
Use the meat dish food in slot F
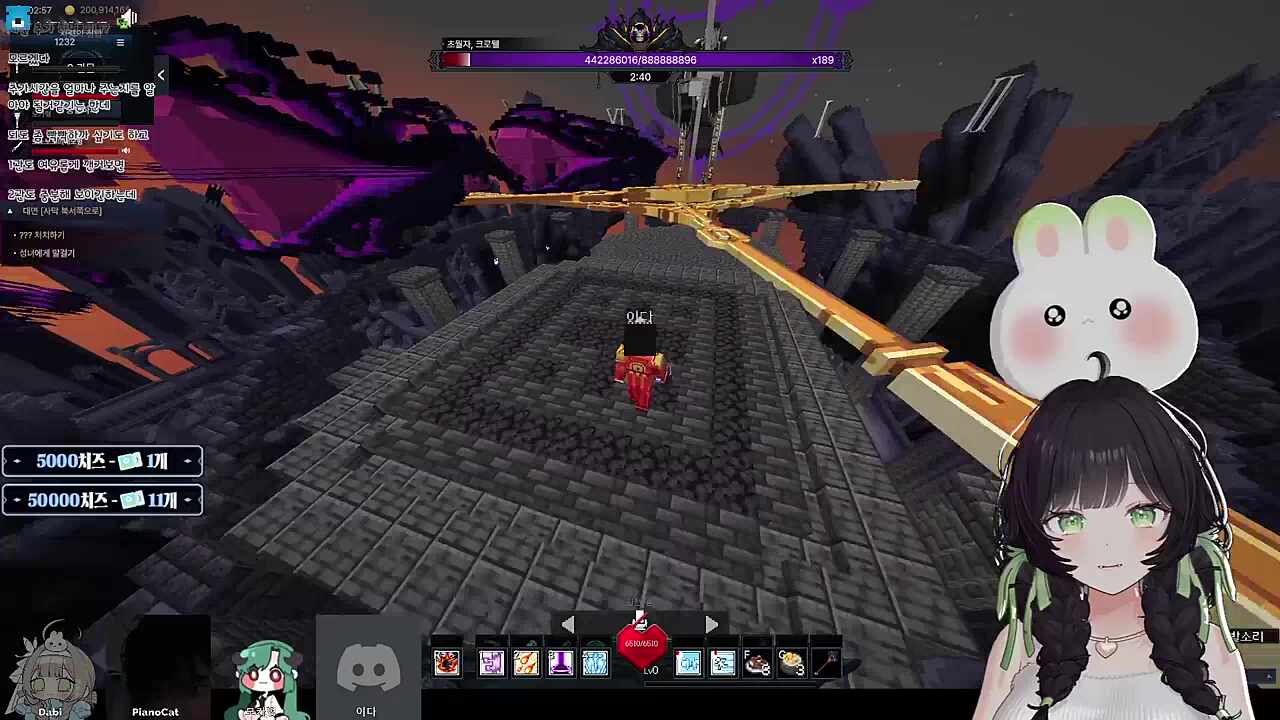tap(757, 662)
